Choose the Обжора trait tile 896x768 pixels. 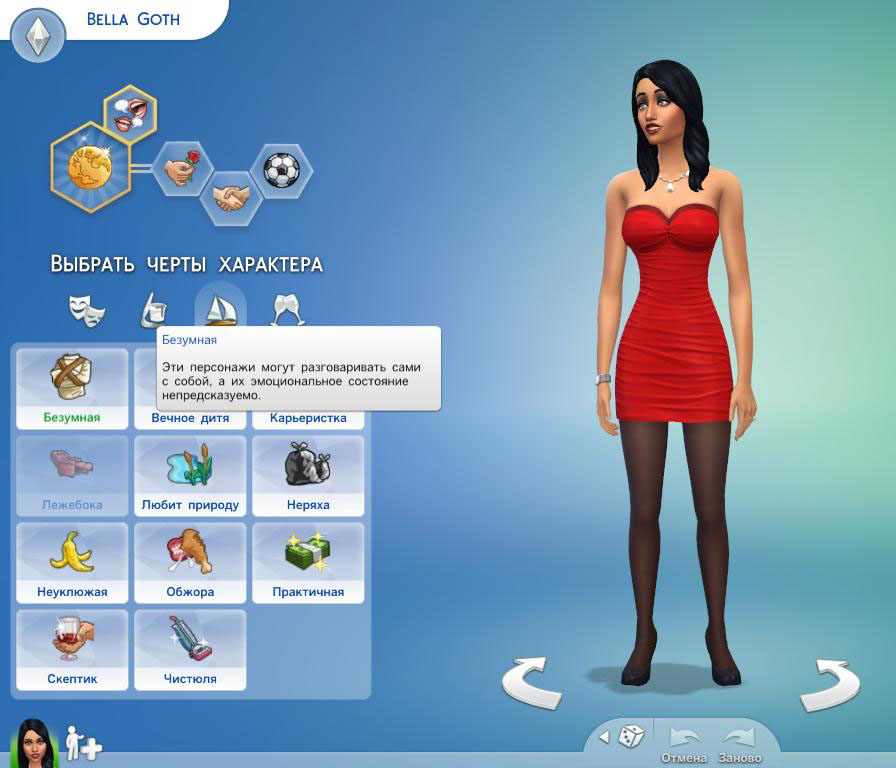[190, 562]
